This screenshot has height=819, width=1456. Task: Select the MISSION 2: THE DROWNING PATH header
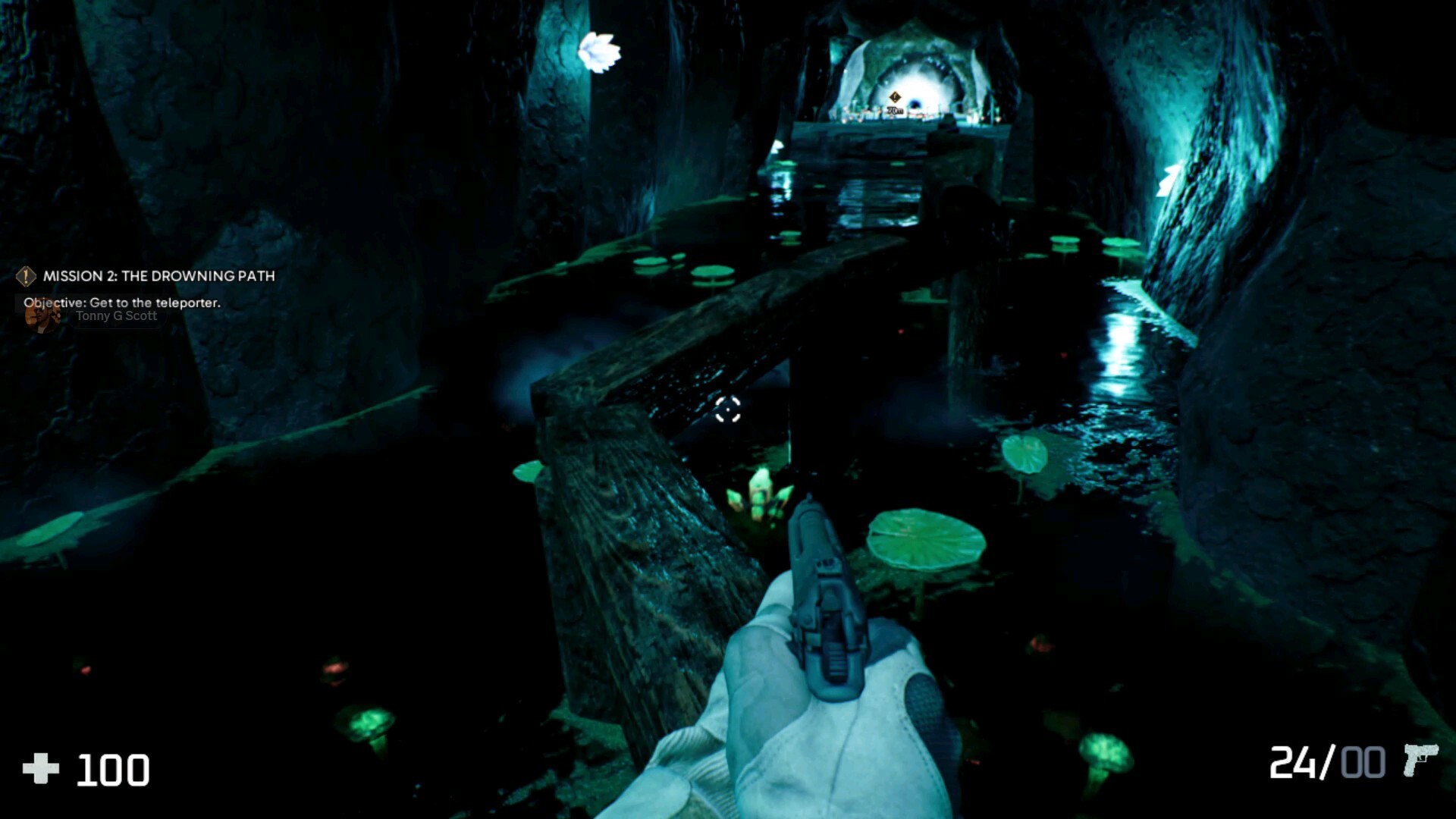[159, 277]
